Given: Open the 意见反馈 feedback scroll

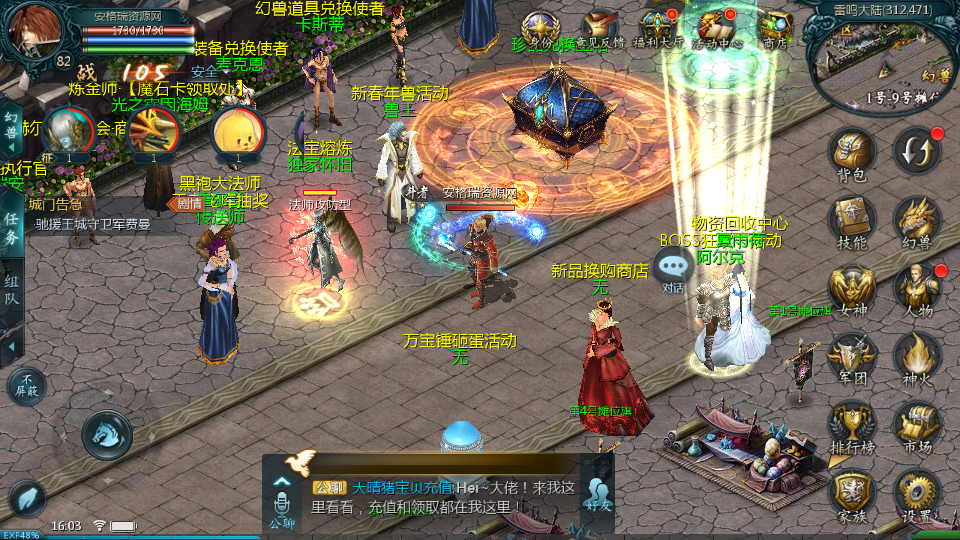Looking at the screenshot, I should 600,28.
